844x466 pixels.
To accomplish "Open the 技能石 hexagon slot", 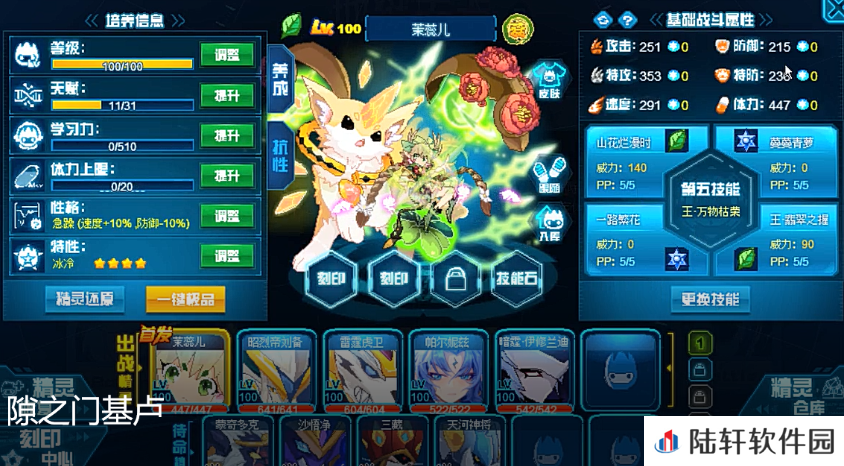I will [x=516, y=281].
